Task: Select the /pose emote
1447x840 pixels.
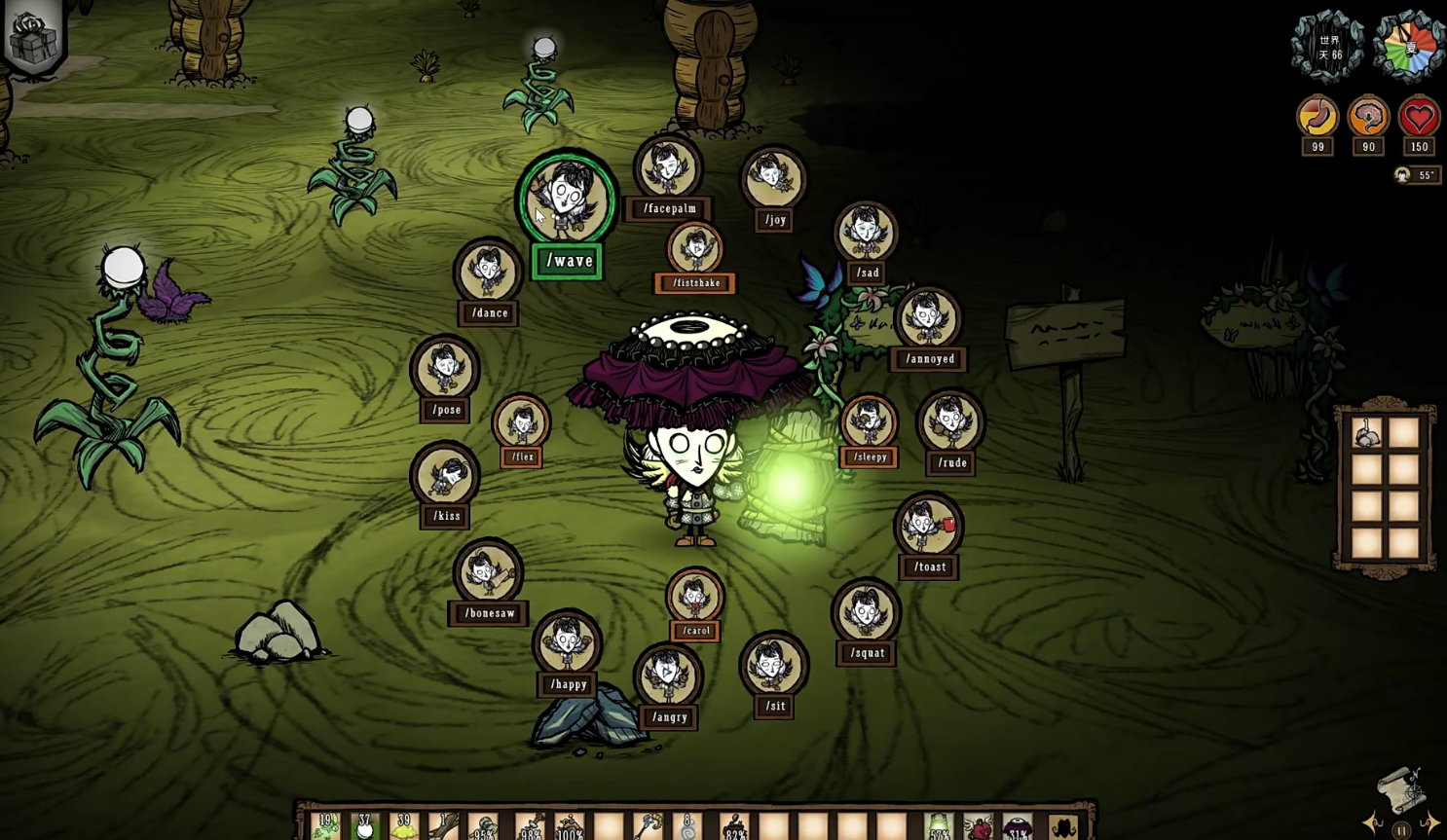Action: 446,370
